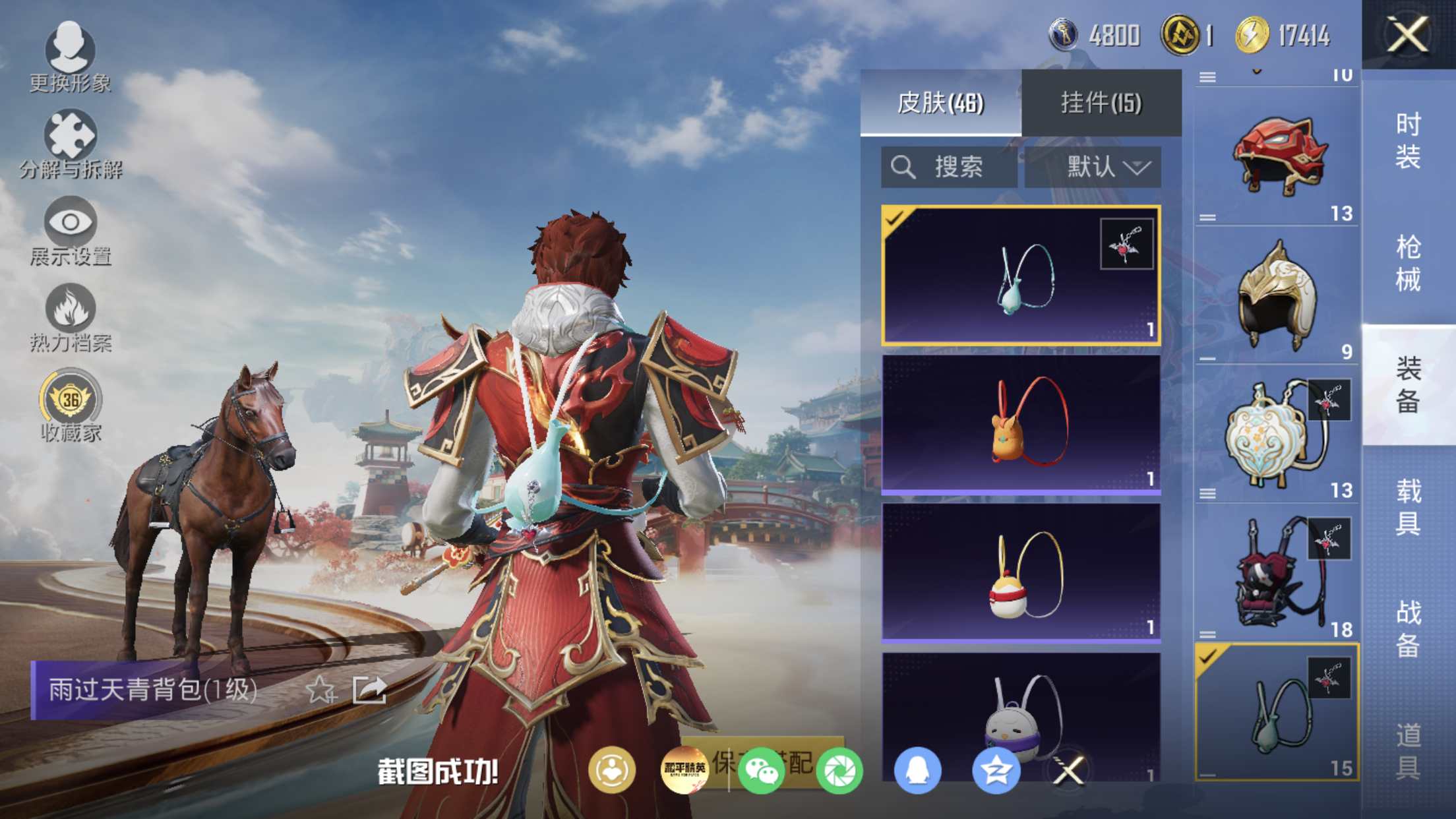Select the yellow and white egg backpack skin
The height and width of the screenshot is (819, 1456).
click(1021, 572)
